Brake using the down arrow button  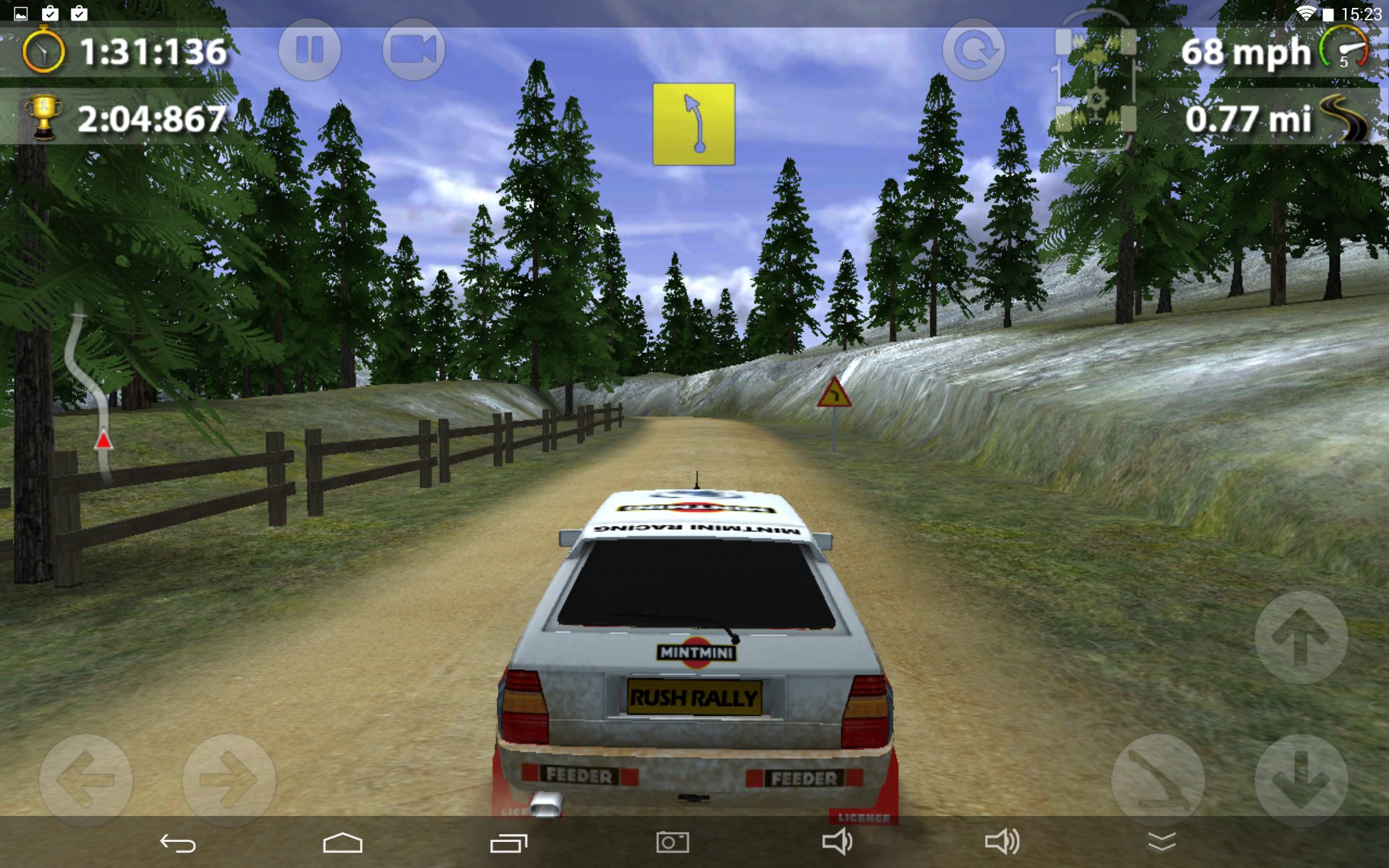[1301, 780]
